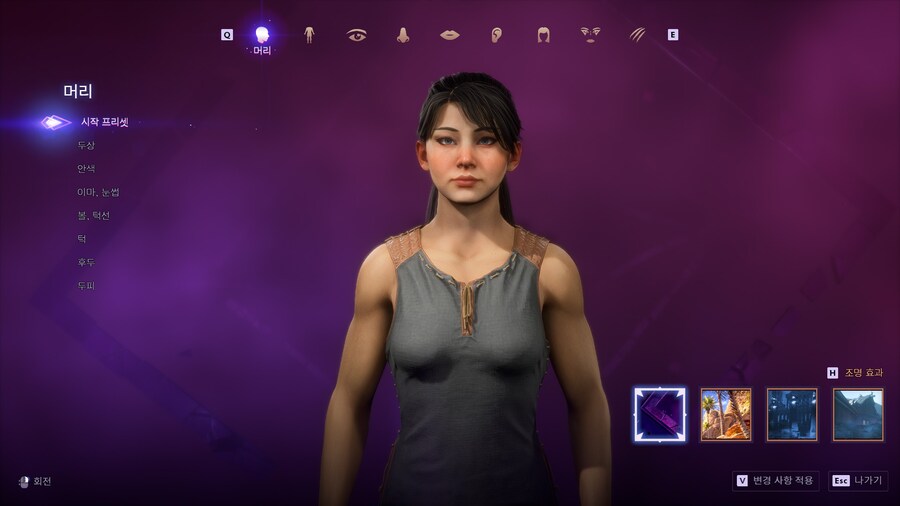Open the eye customization tab
This screenshot has width=900, height=506.
coord(356,35)
